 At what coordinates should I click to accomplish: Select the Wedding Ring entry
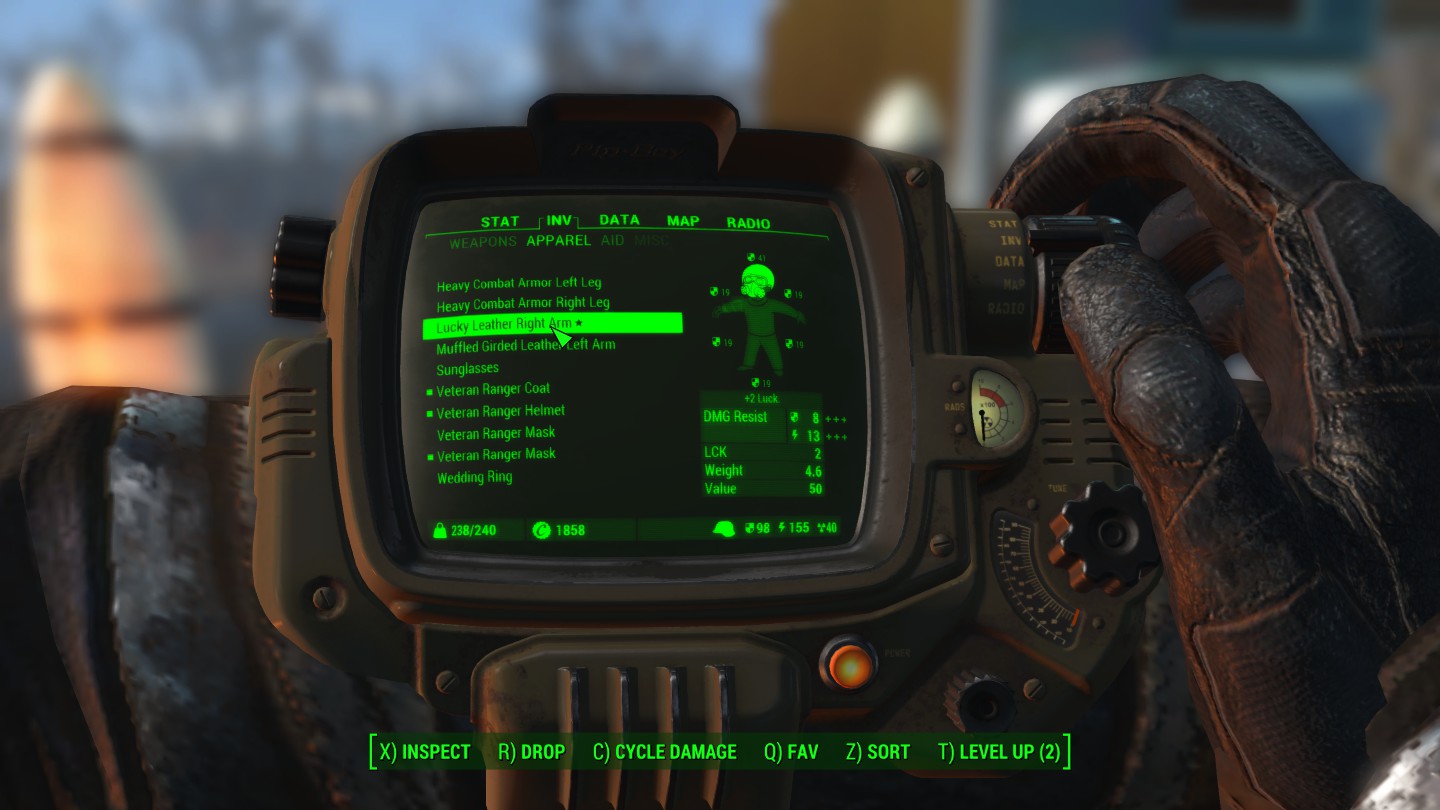[474, 478]
